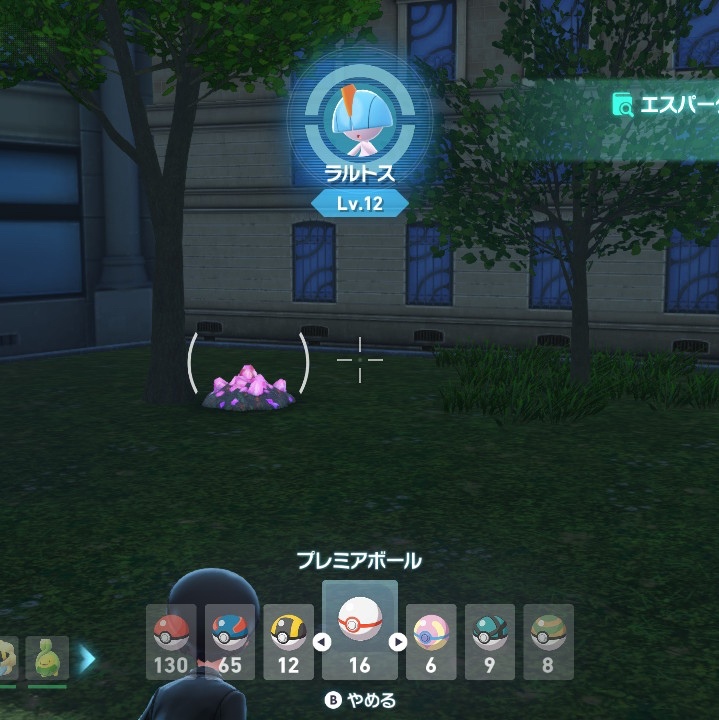Click the right arrow beside Premier Ball
This screenshot has width=719, height=720.
click(397, 642)
